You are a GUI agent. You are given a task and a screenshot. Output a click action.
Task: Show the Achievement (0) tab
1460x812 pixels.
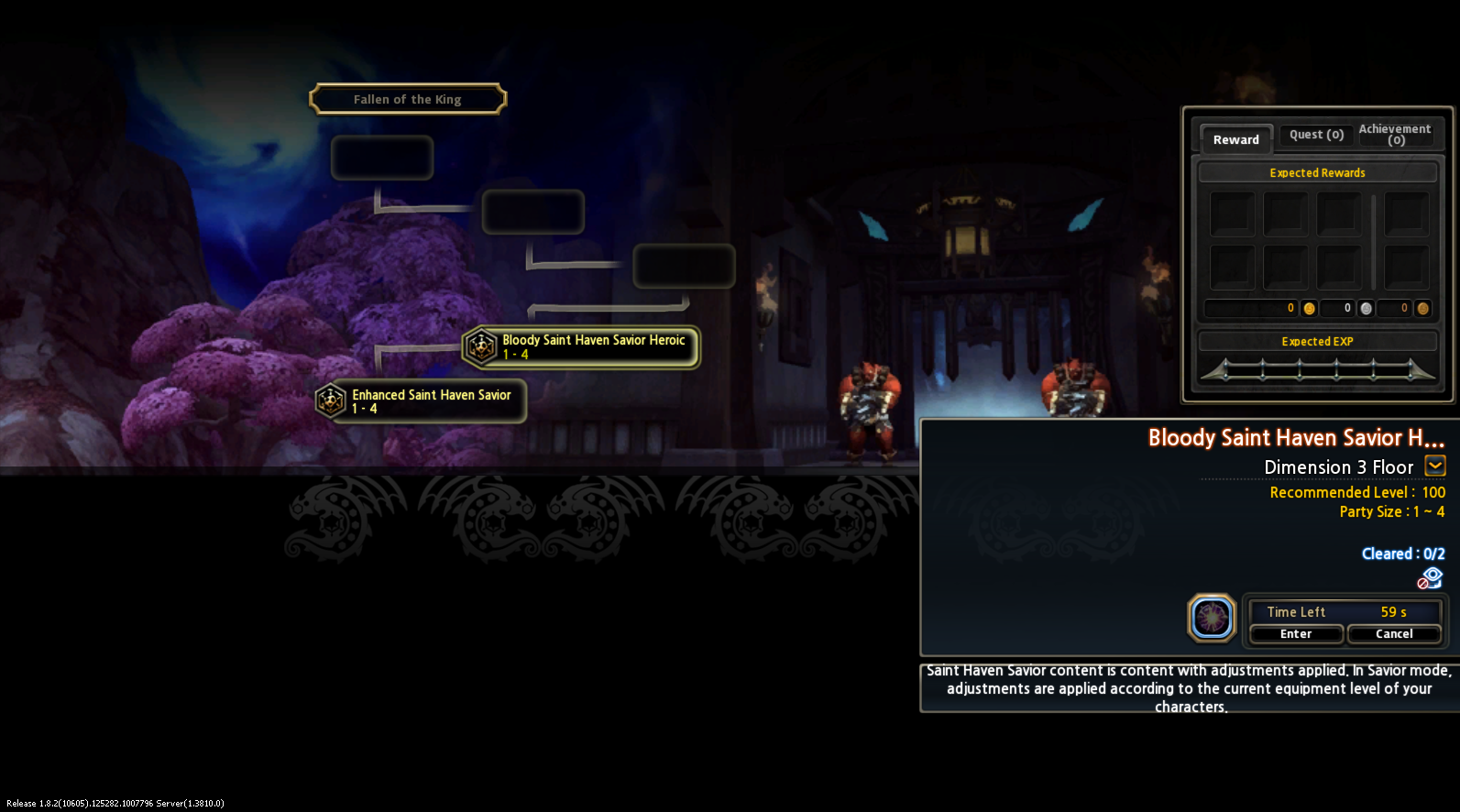[x=1395, y=134]
